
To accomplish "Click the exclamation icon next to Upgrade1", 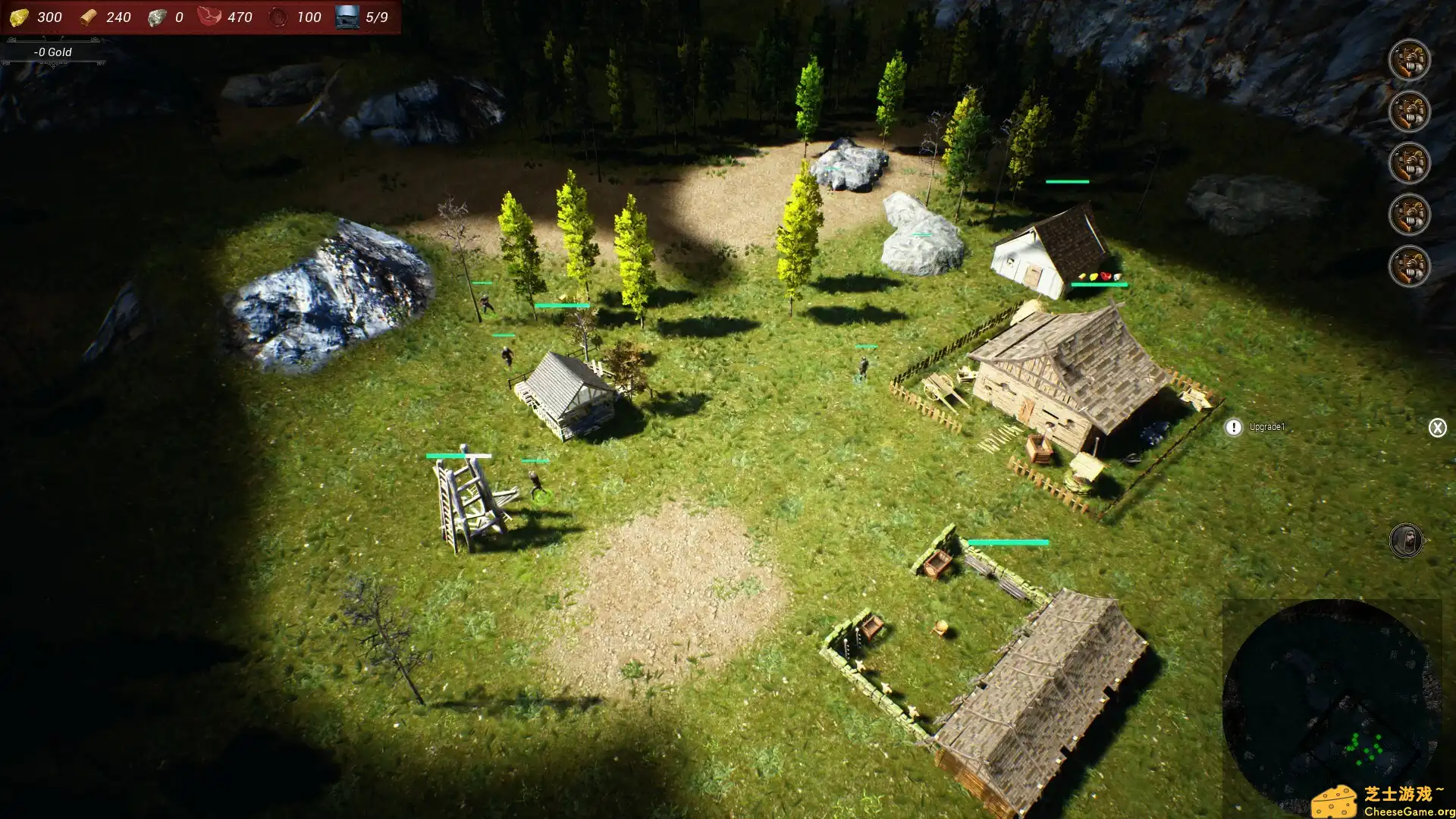I will click(1234, 427).
